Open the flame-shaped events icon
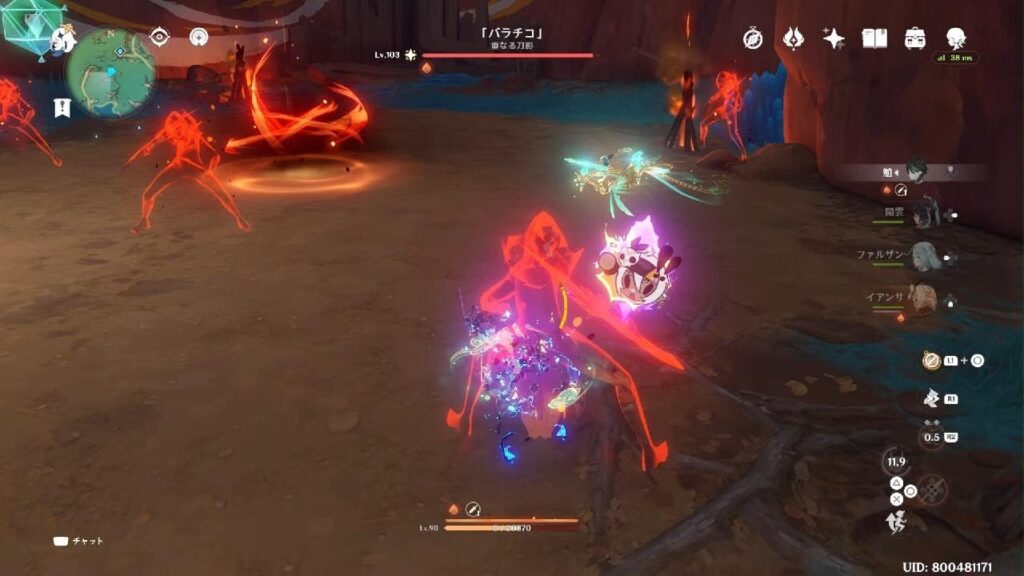1024x576 pixels. (794, 38)
